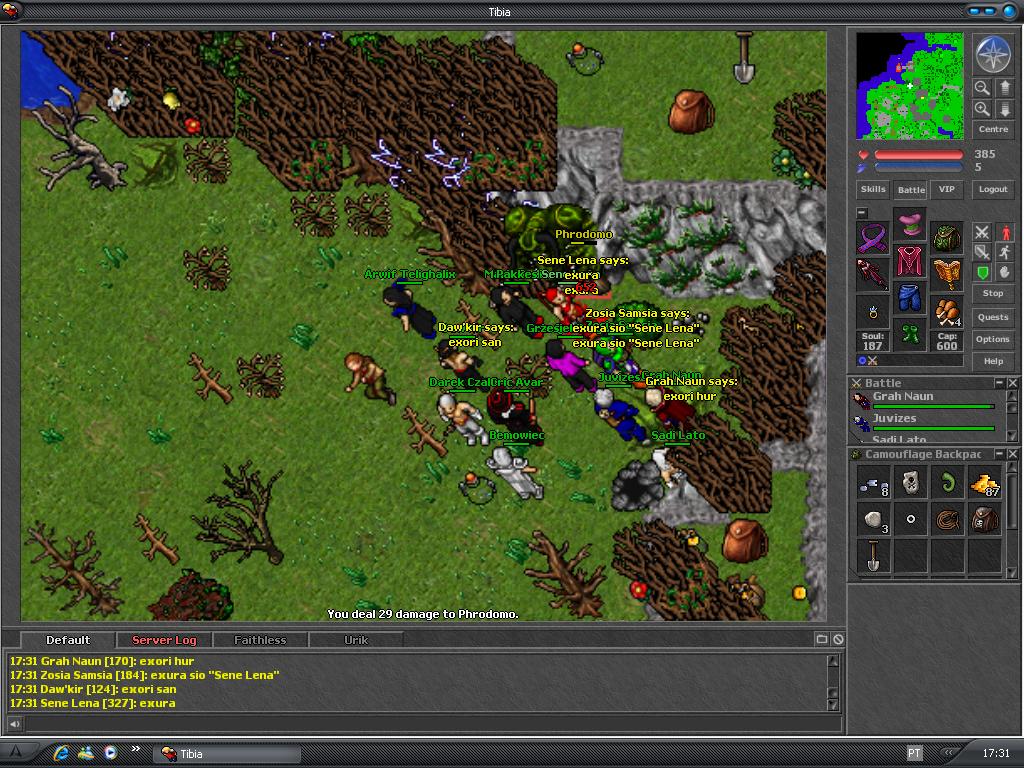Open the Quests log

(x=993, y=317)
